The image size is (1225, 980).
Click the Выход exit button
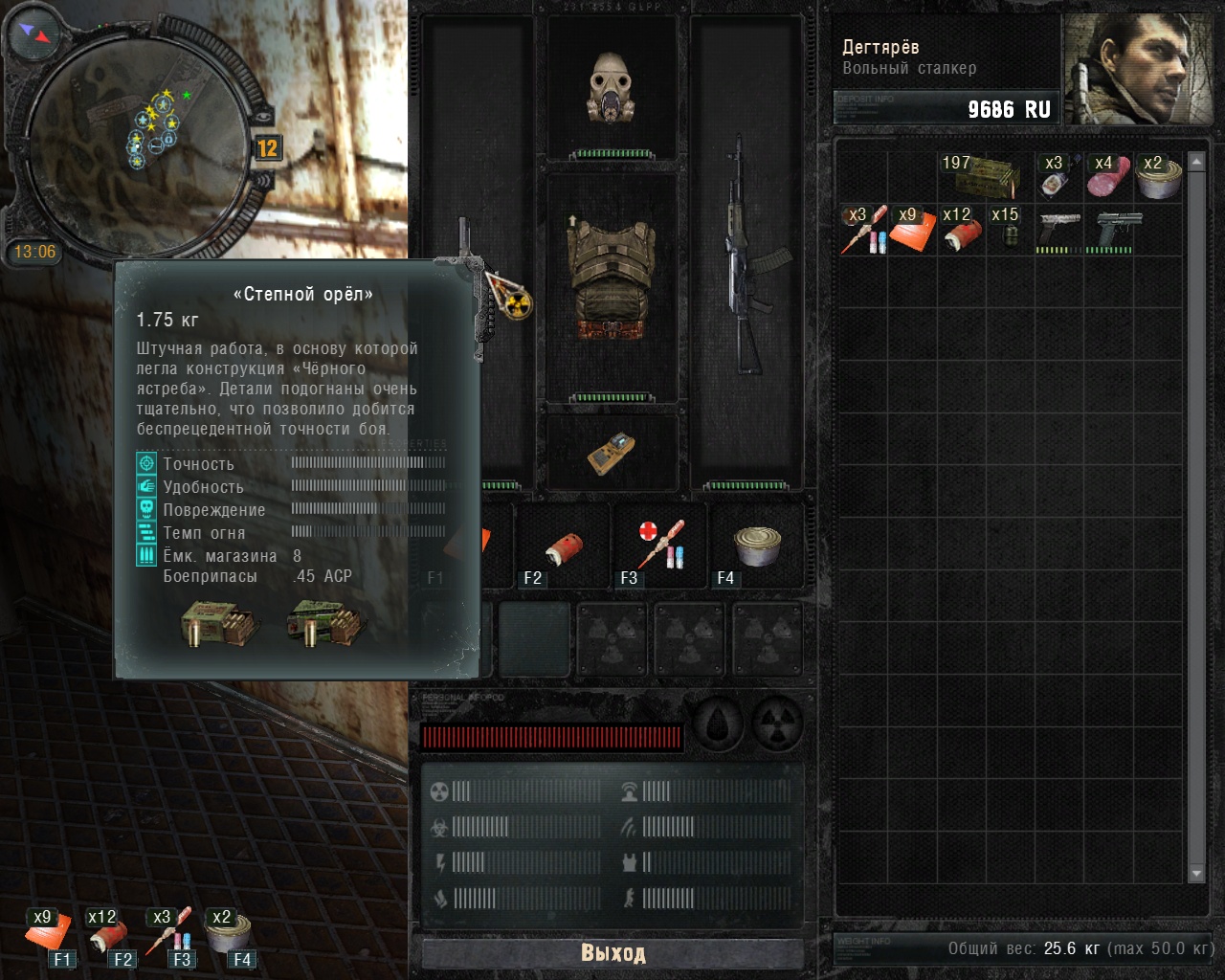click(612, 953)
